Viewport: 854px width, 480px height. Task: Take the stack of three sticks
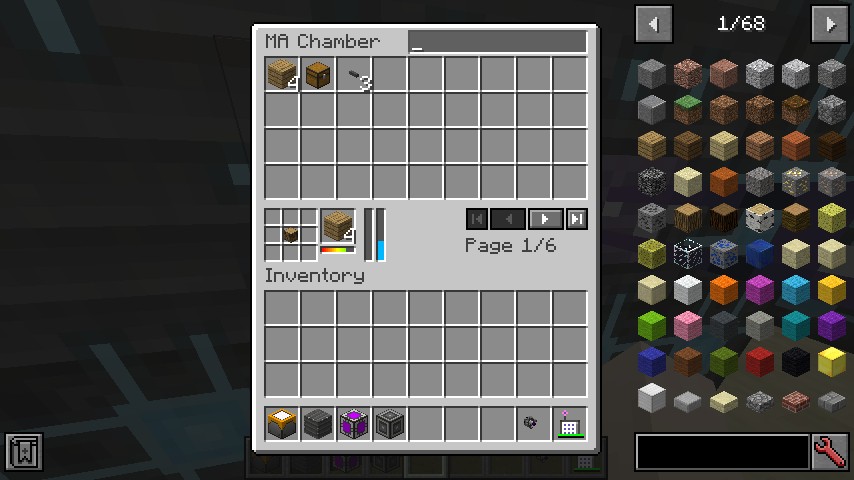pyautogui.click(x=353, y=75)
